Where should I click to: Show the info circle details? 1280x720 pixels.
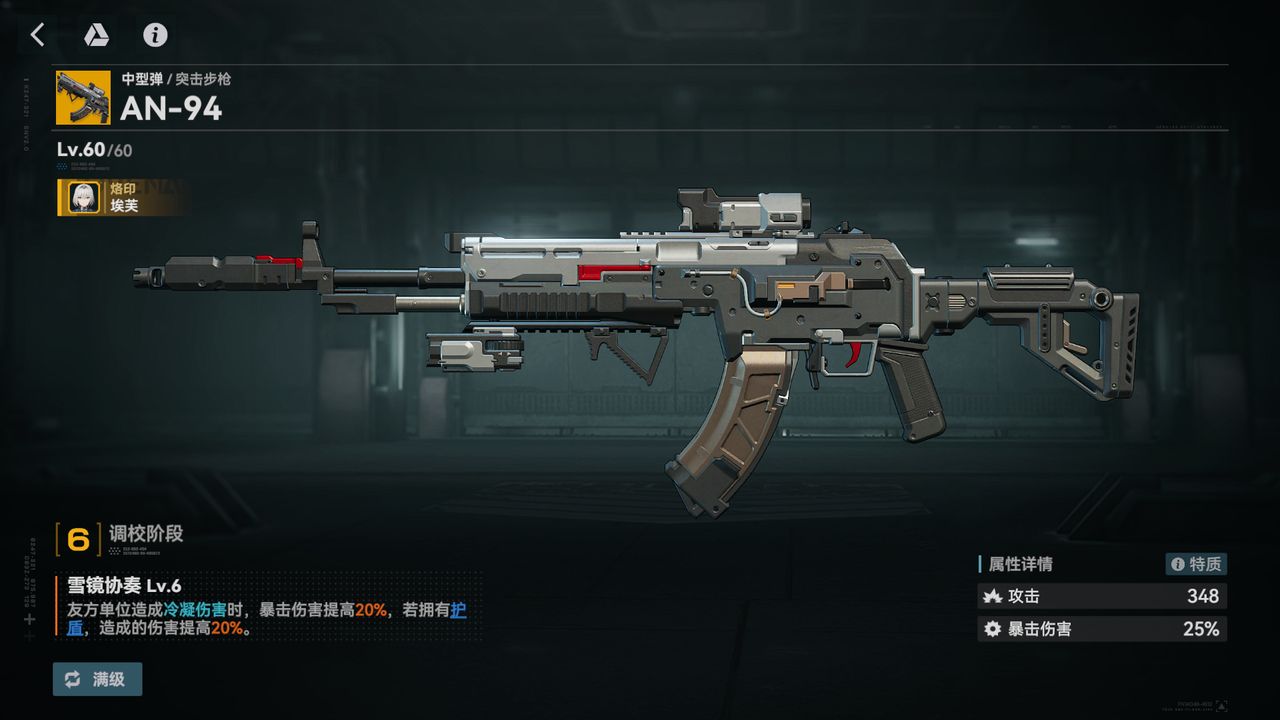point(155,35)
